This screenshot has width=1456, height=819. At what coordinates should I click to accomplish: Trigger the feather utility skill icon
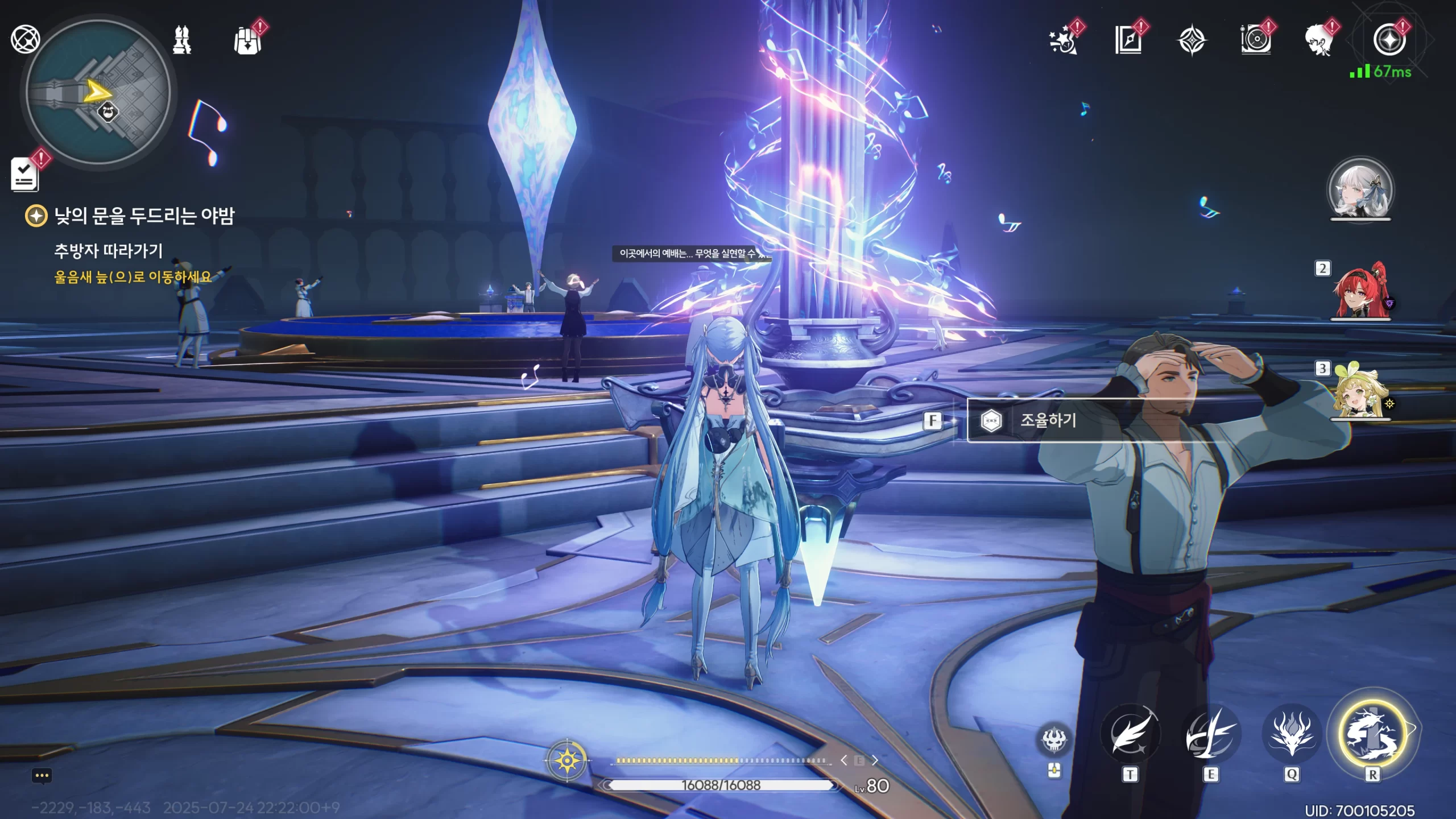[x=1130, y=735]
